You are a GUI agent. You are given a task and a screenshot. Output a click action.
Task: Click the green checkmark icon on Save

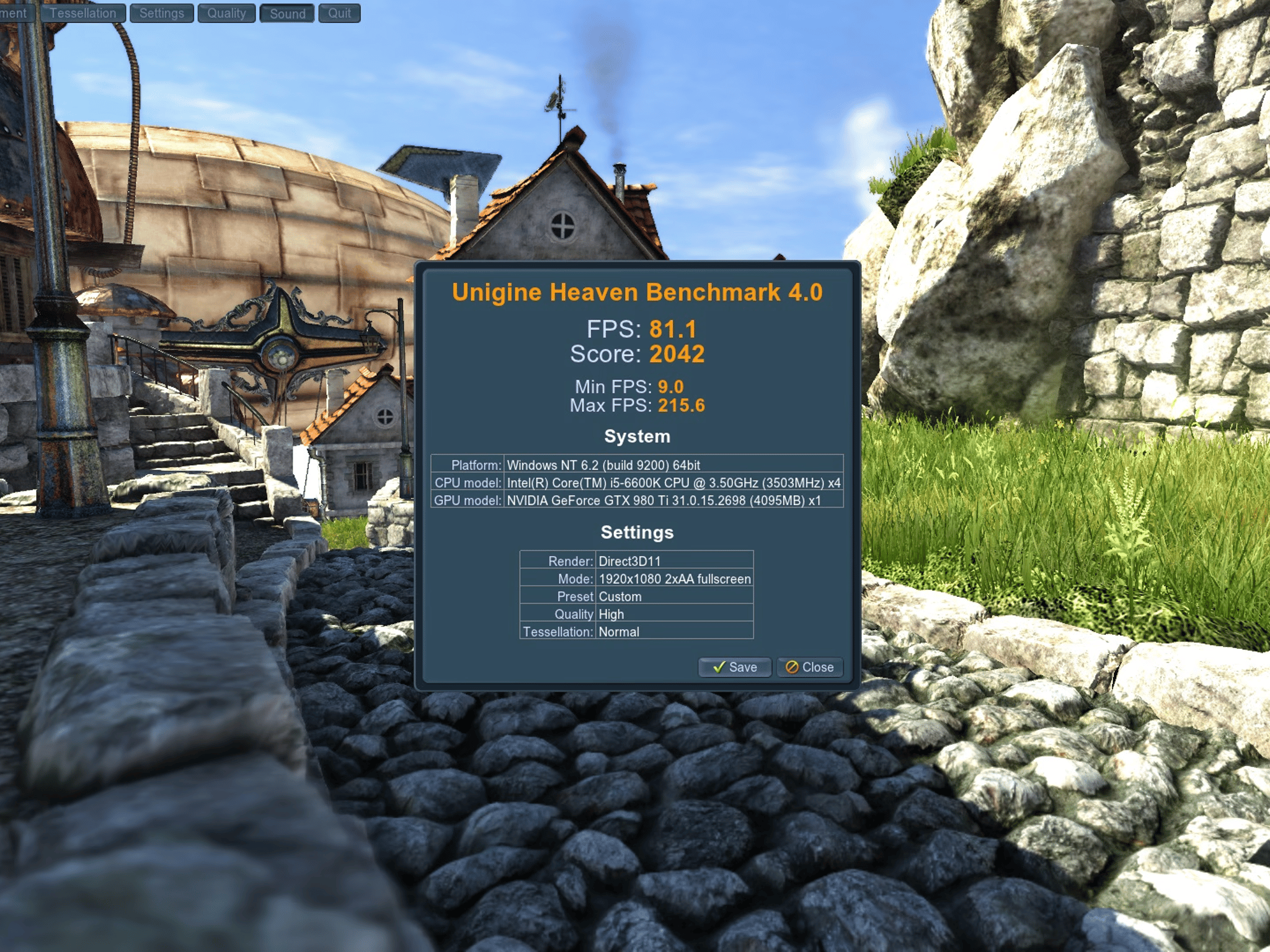(721, 668)
